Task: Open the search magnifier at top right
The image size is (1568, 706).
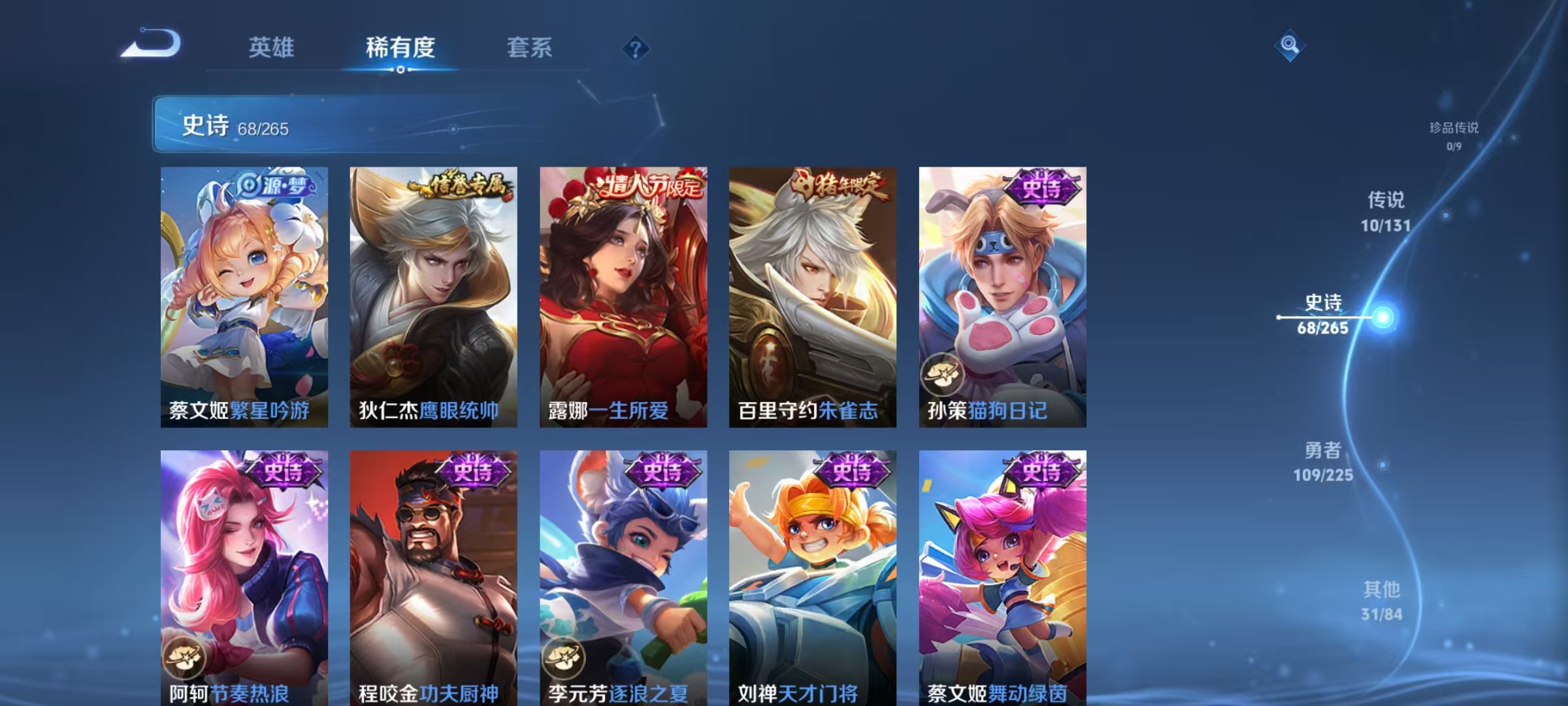Action: point(1288,46)
